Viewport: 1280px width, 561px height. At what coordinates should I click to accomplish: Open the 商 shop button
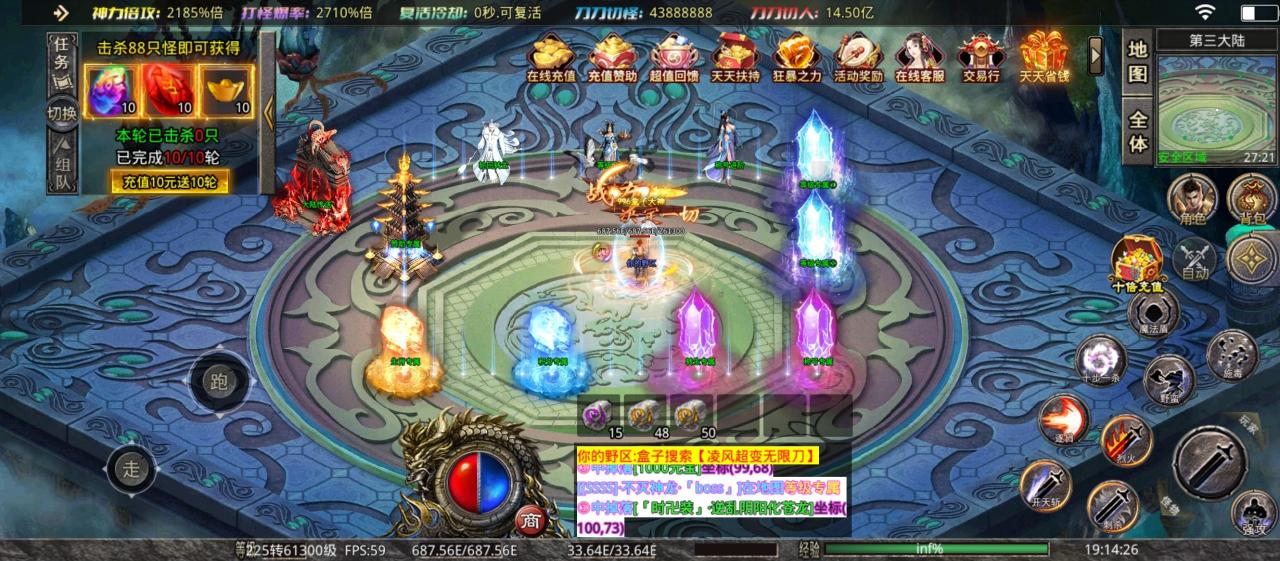(530, 520)
